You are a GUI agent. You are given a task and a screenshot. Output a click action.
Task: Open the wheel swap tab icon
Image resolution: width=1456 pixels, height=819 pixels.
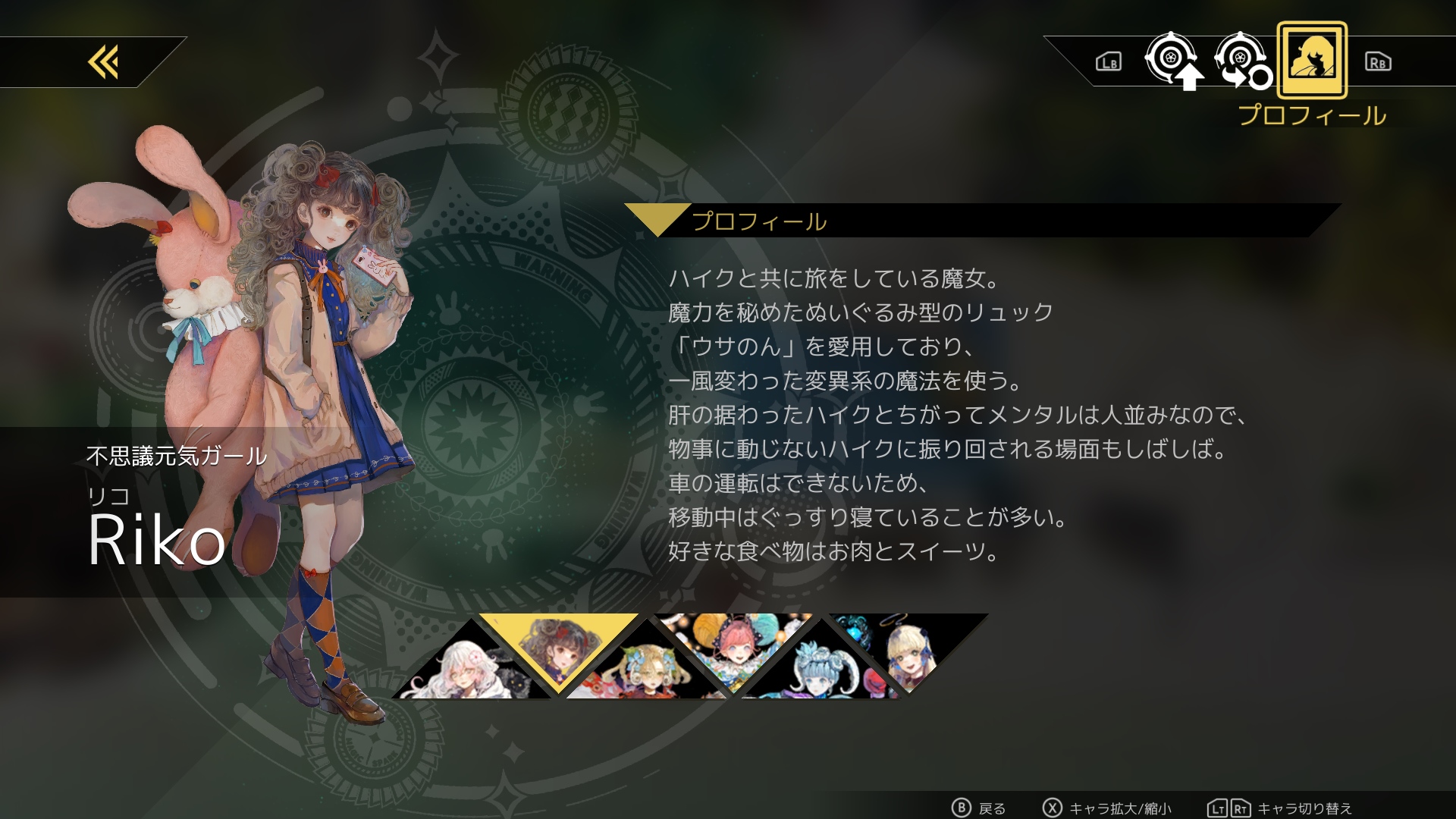(1244, 61)
